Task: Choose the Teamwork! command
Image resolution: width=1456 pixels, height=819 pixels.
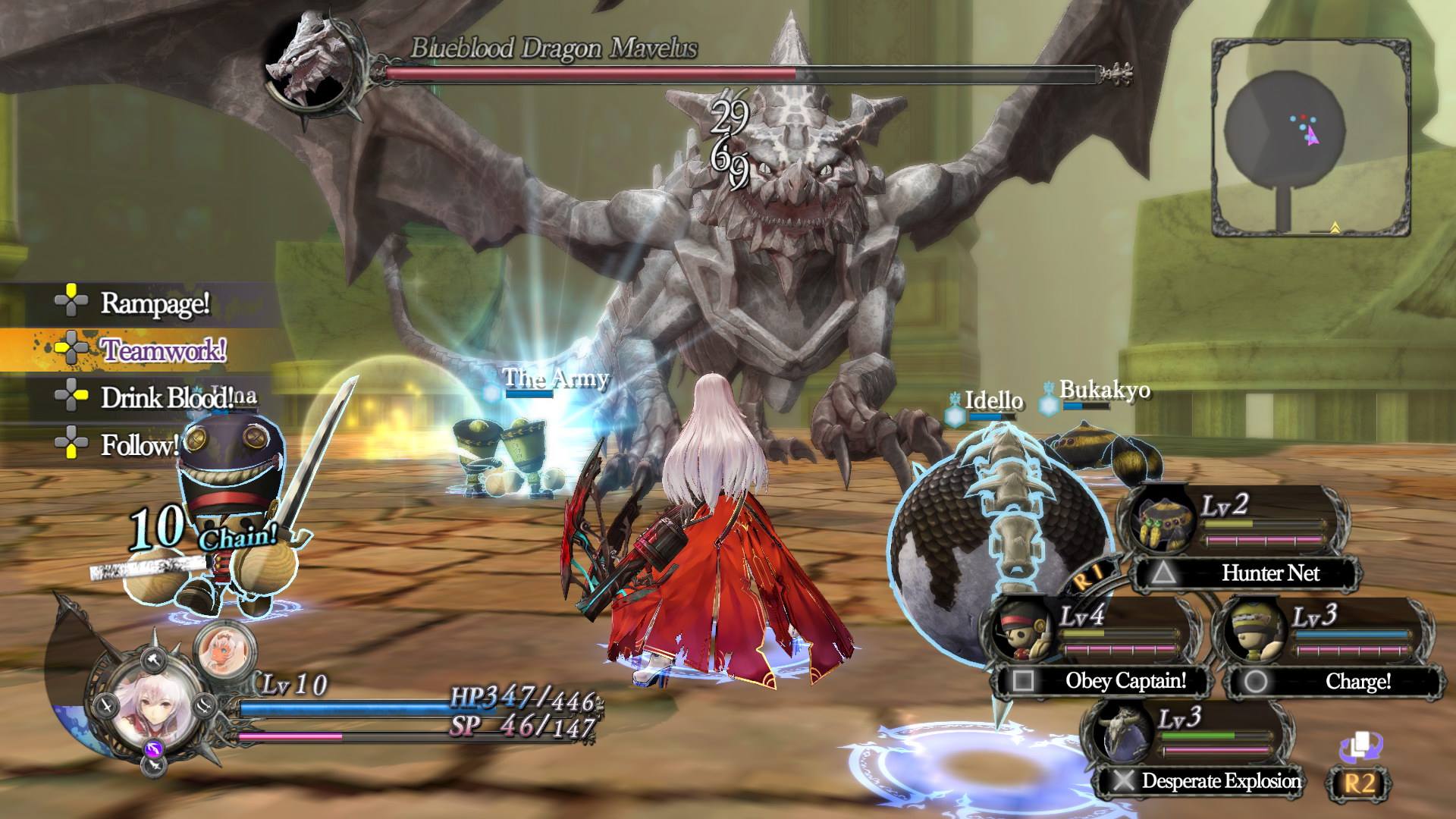Action: pos(162,350)
